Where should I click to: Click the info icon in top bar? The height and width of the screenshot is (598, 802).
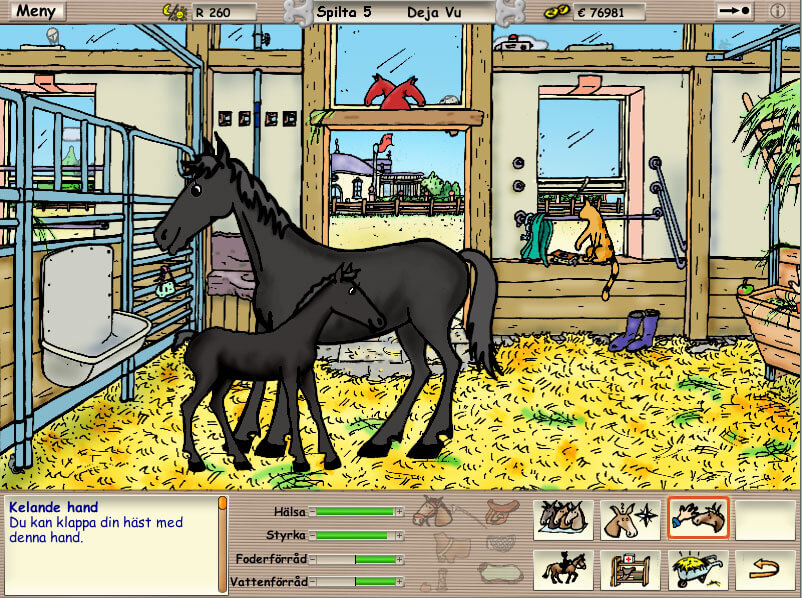pyautogui.click(x=778, y=12)
